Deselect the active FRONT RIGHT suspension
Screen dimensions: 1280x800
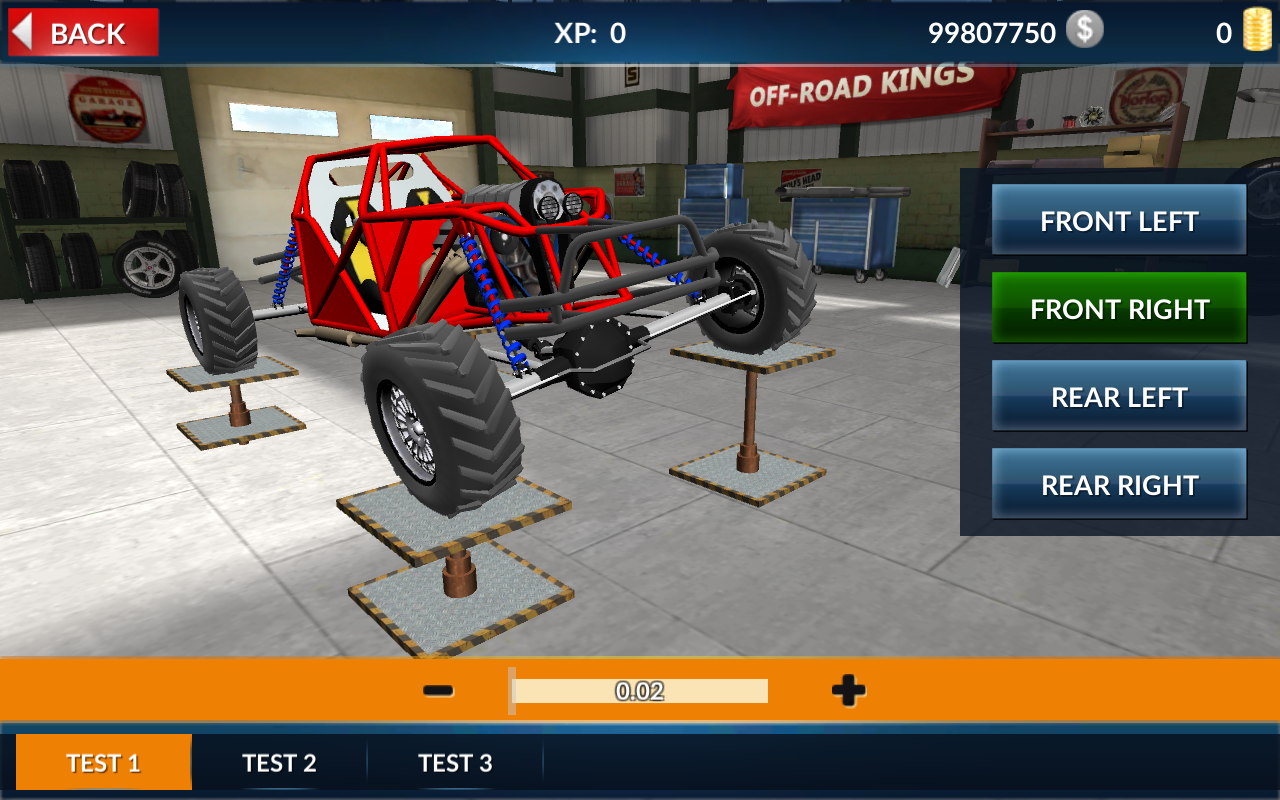pyautogui.click(x=1118, y=308)
